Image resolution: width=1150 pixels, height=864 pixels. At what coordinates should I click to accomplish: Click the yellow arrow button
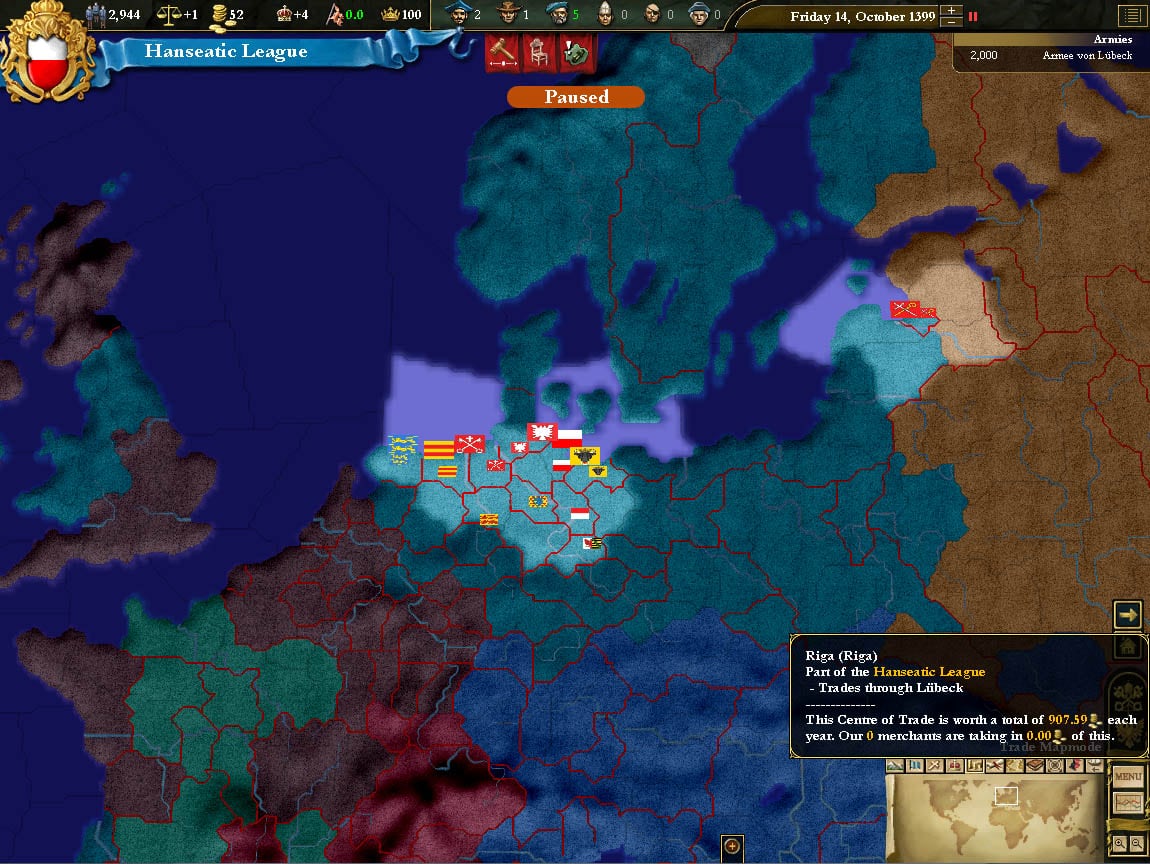pos(1128,614)
